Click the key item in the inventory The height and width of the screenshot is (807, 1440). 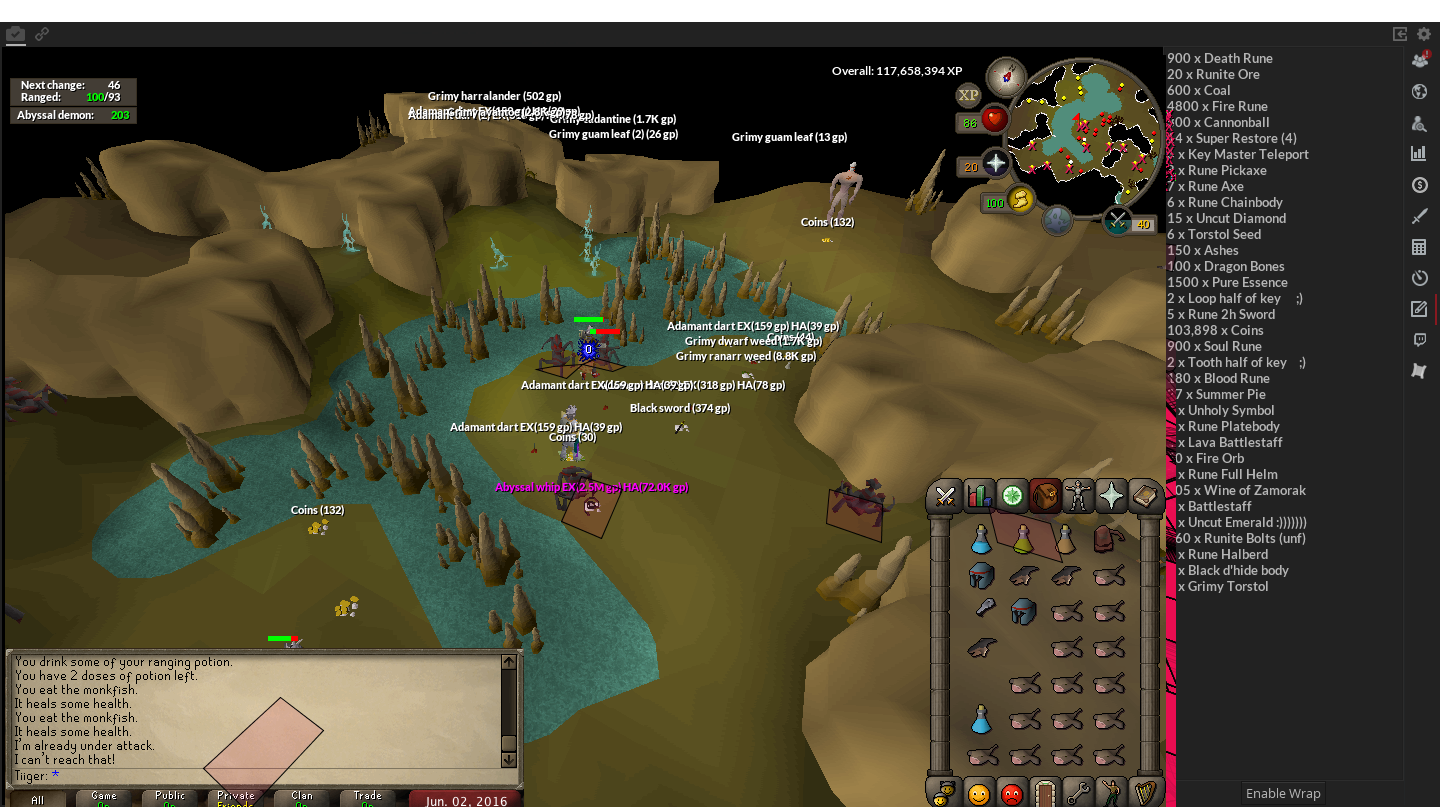coord(985,608)
